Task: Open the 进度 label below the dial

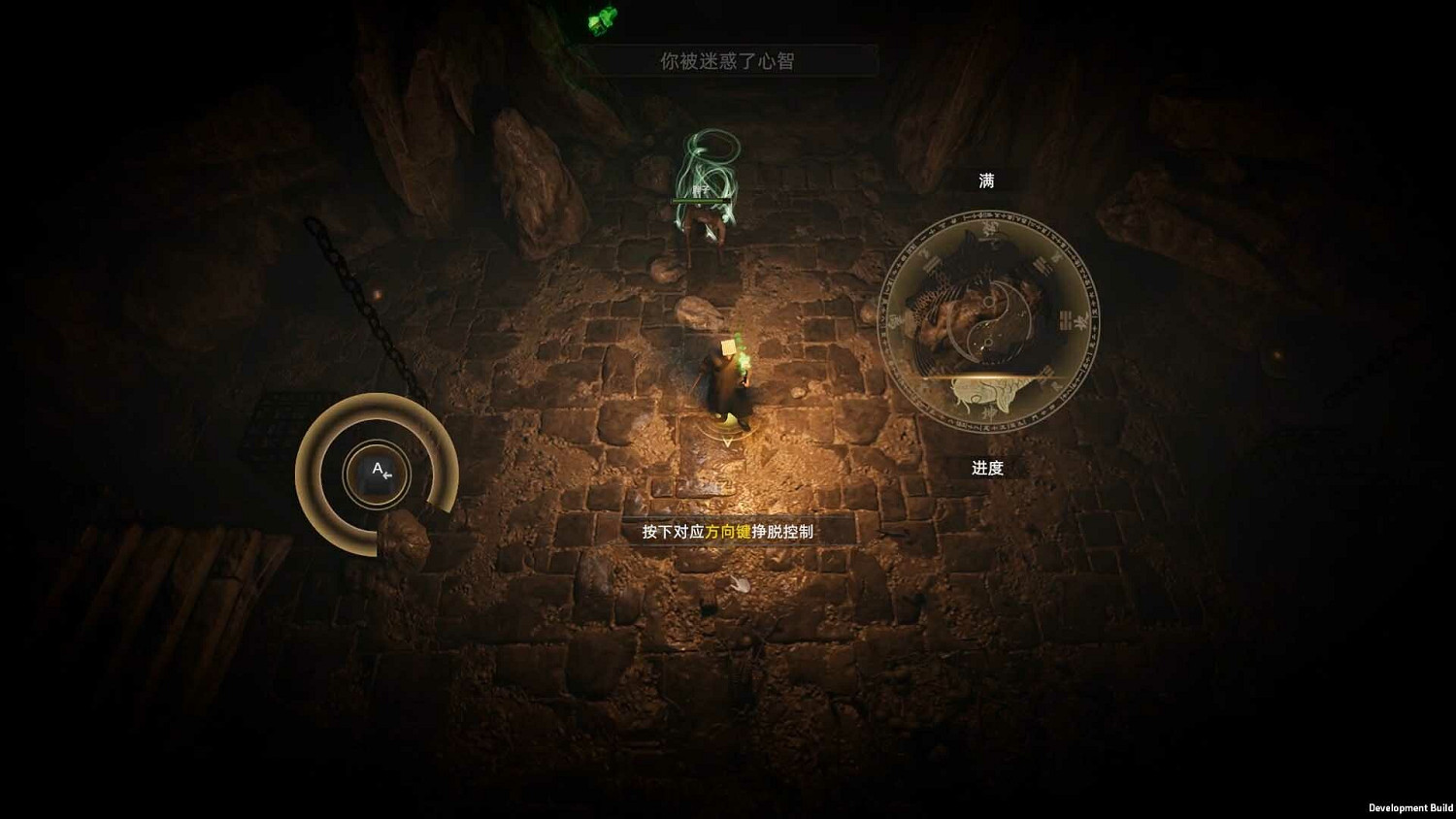Action: [x=988, y=467]
